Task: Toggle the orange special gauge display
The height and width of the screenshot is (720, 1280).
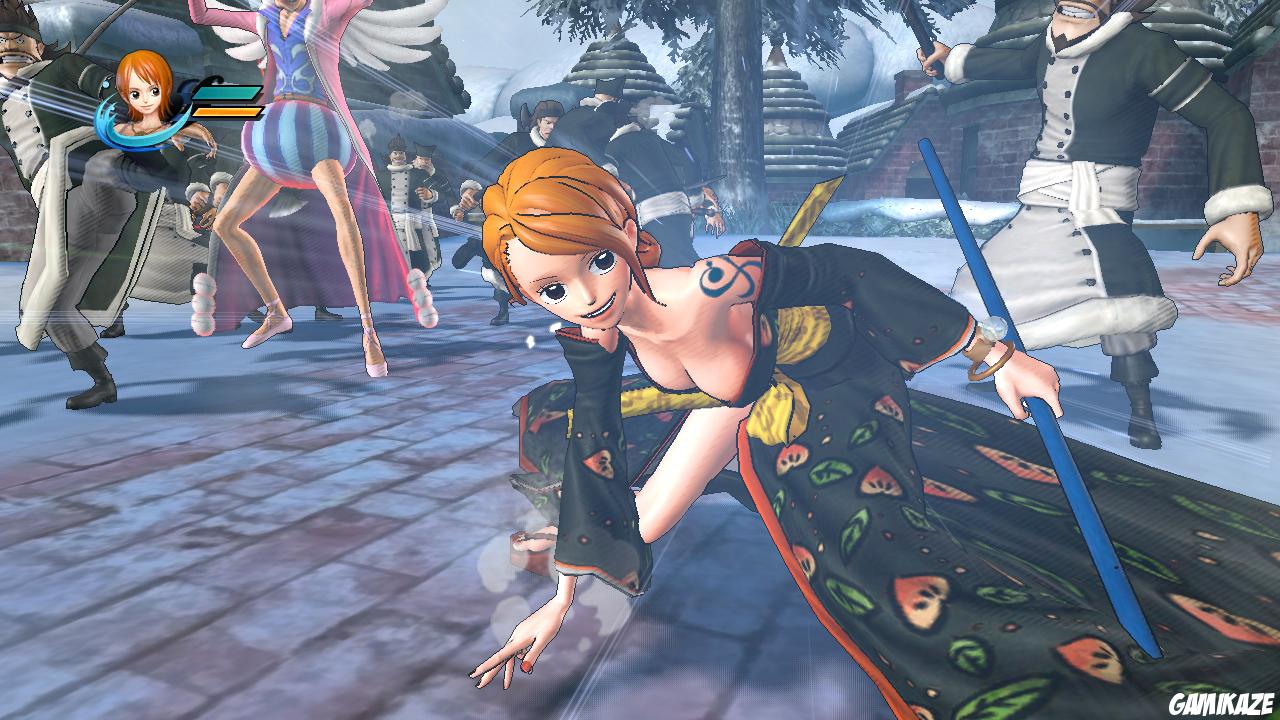Action: point(228,110)
